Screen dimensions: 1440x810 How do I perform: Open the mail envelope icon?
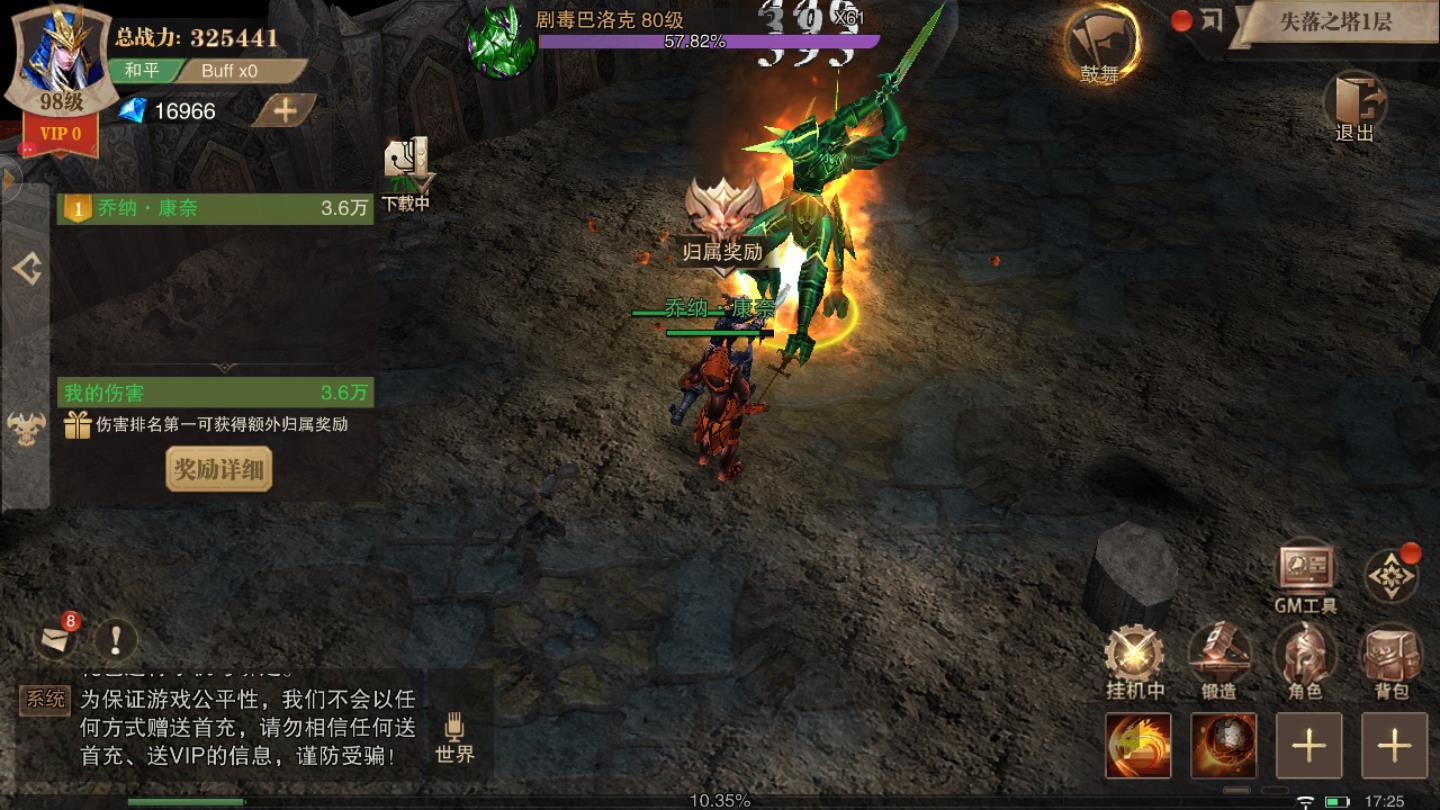coord(56,638)
